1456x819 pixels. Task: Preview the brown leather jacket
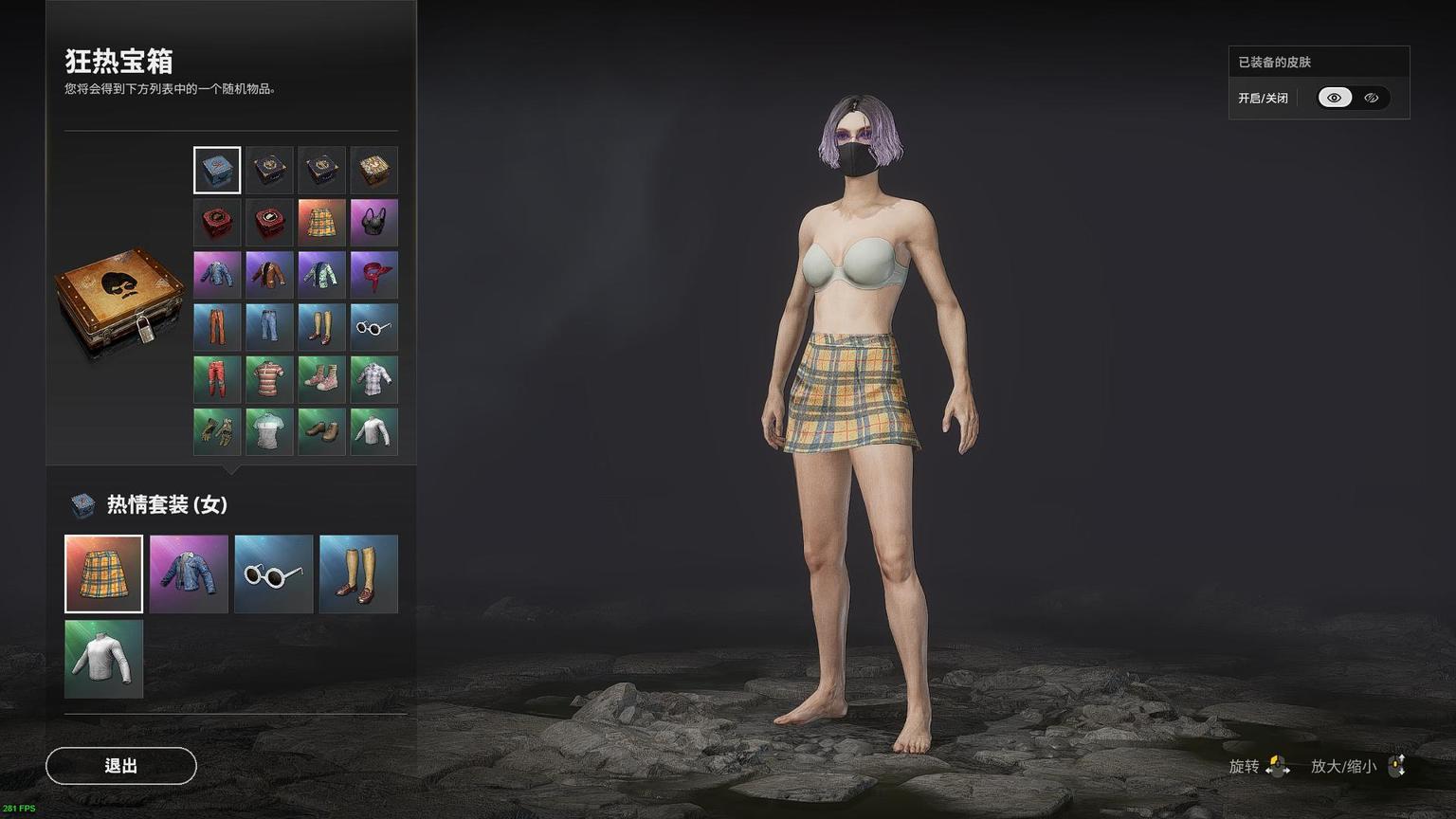[269, 275]
